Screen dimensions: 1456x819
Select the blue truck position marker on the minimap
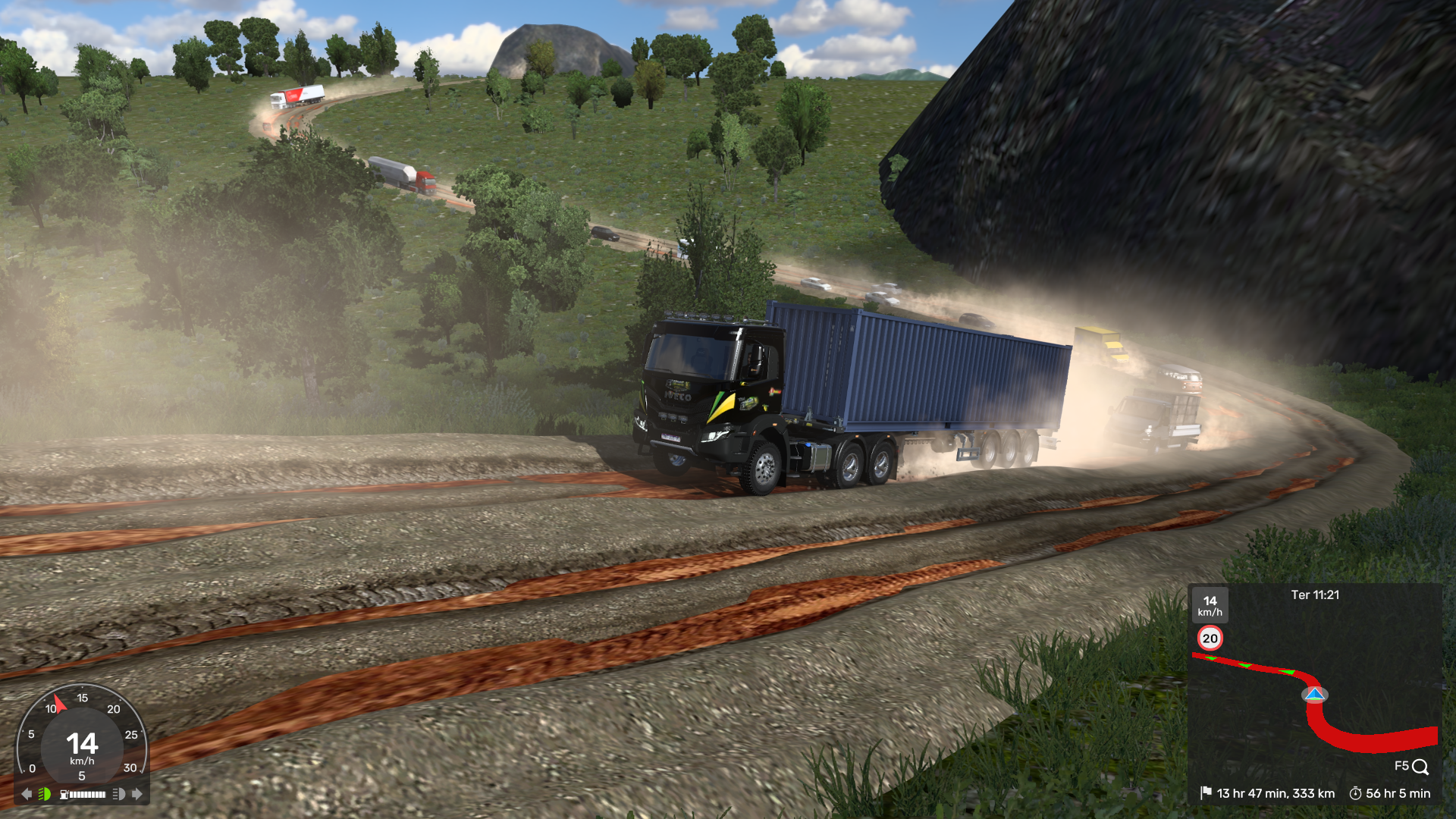[x=1315, y=695]
